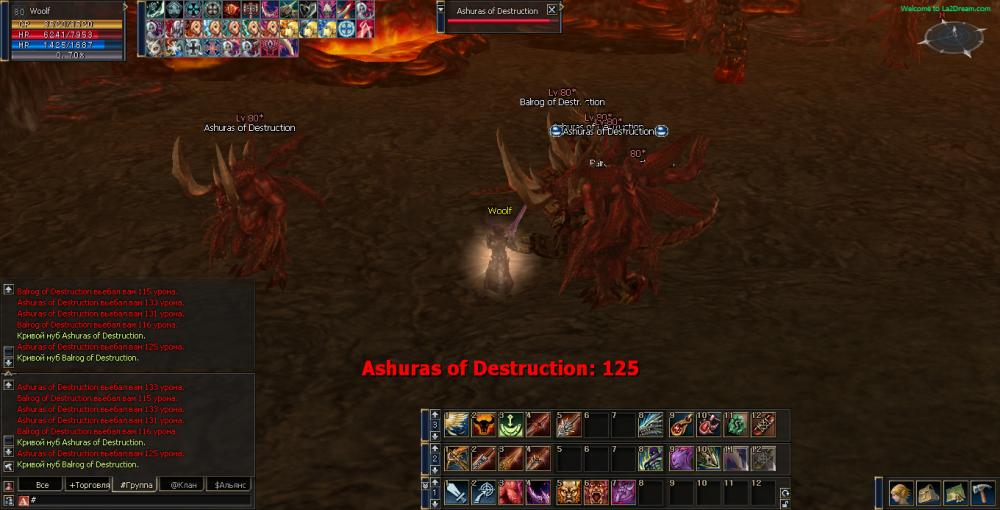Open the character head menu button

tap(901, 492)
